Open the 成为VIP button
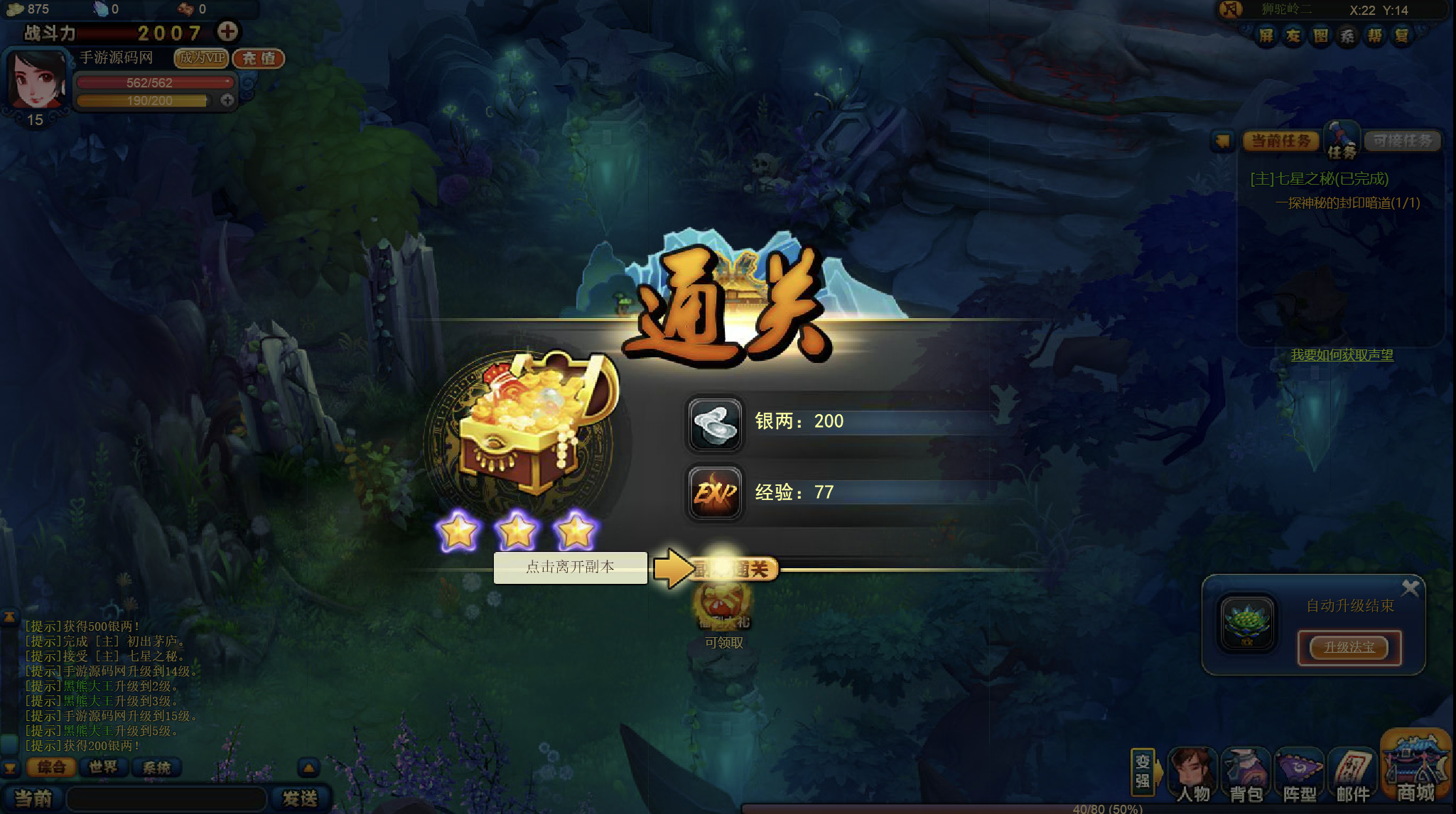Image resolution: width=1456 pixels, height=814 pixels. [202, 58]
